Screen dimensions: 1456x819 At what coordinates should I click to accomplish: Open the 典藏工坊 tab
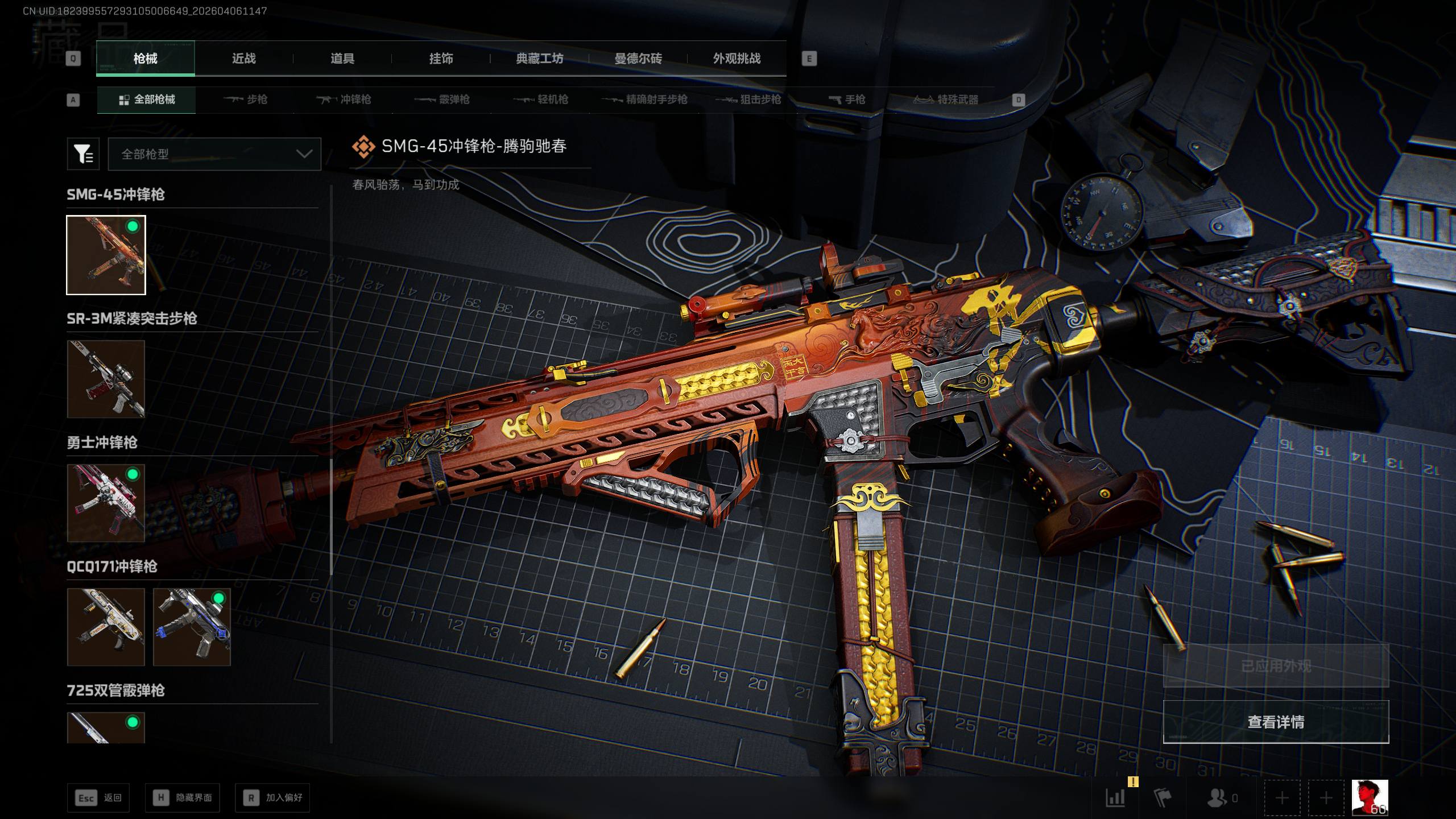[539, 59]
